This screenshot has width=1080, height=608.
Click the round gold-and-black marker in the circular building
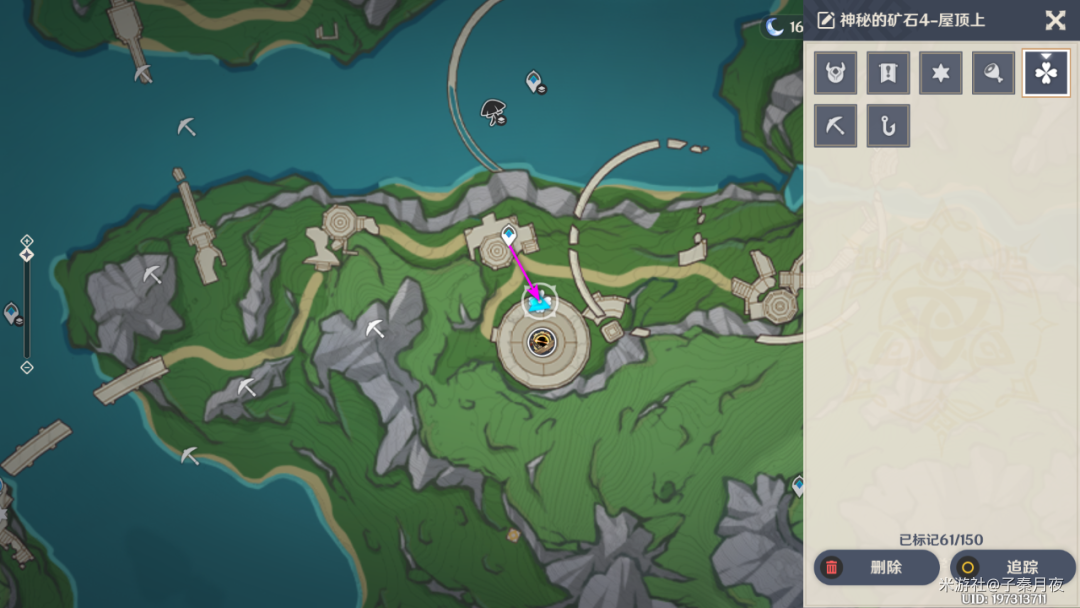point(540,343)
